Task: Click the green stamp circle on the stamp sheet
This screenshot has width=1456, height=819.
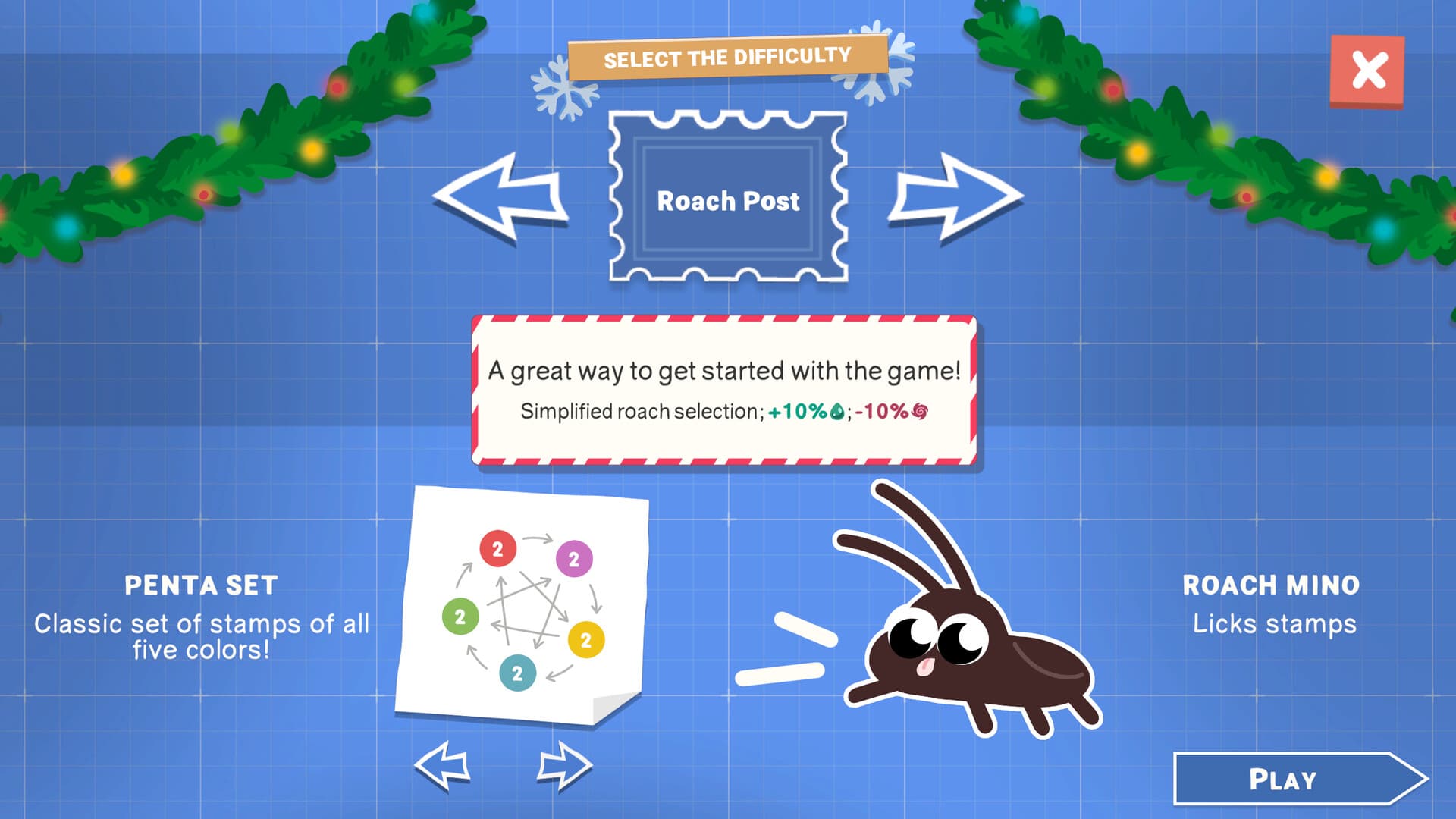Action: [x=460, y=616]
